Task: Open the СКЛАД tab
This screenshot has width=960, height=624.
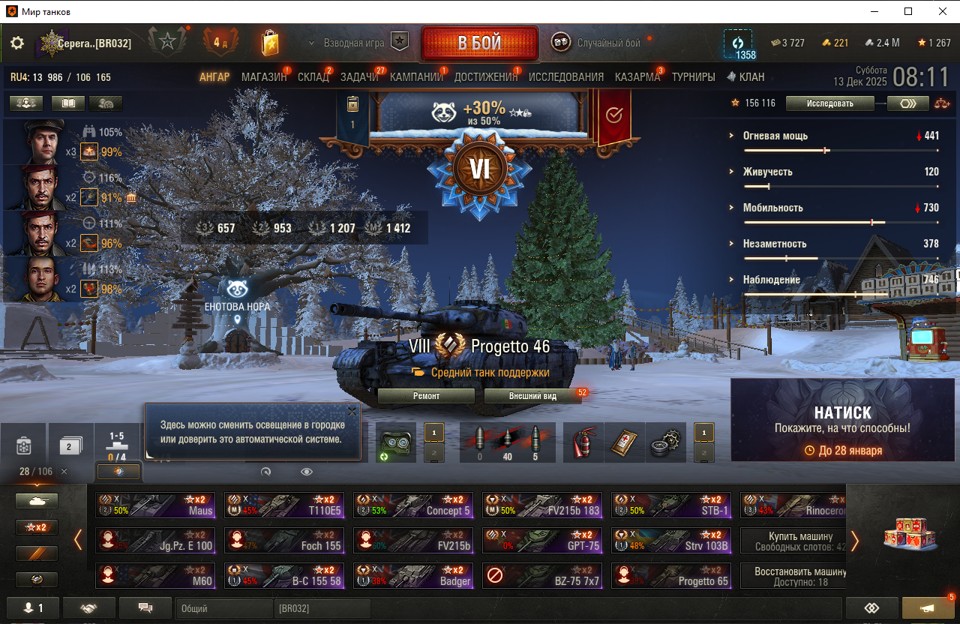Action: point(313,77)
